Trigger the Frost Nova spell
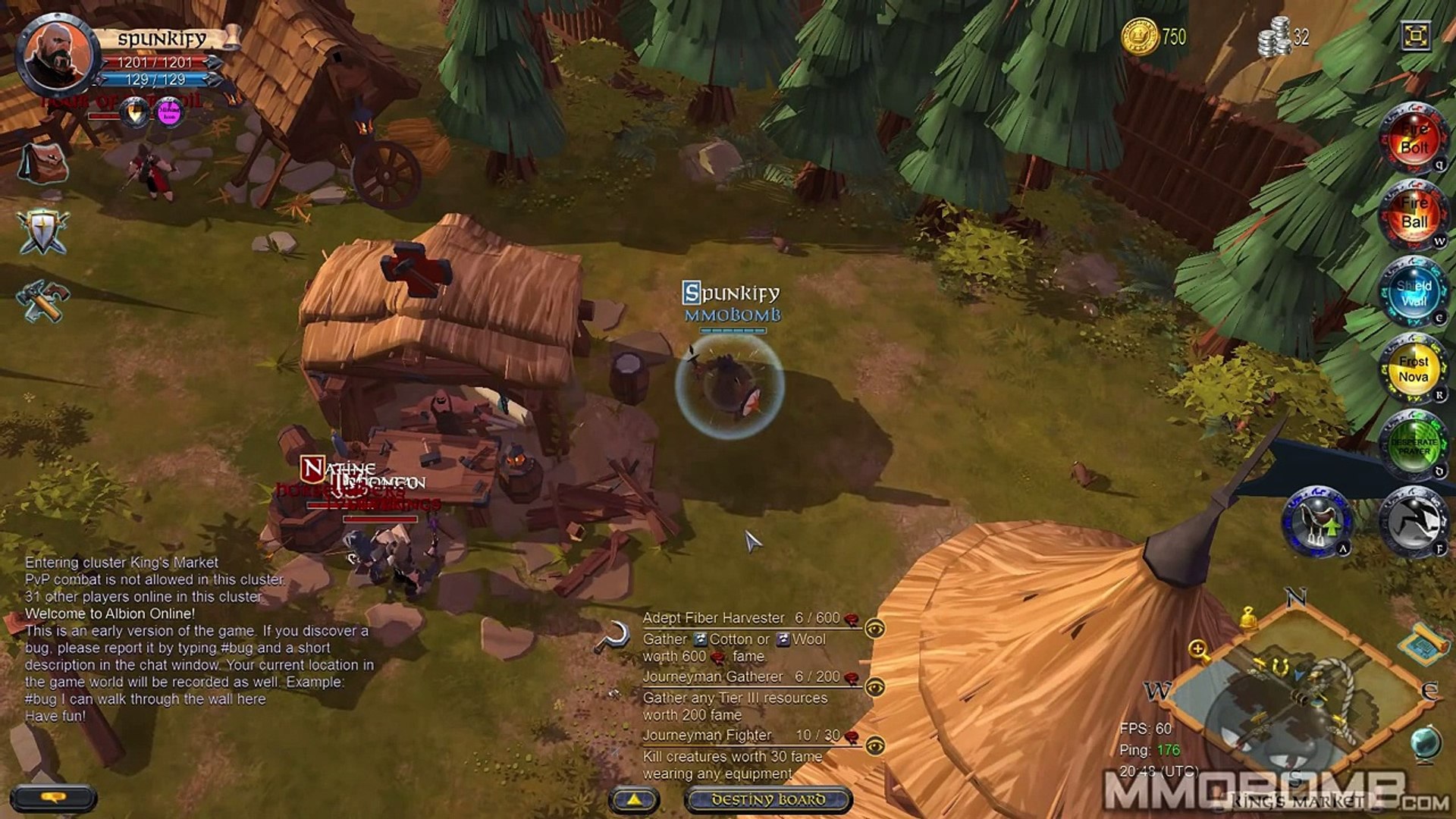Screen dimensions: 1456x819 (x=1414, y=369)
